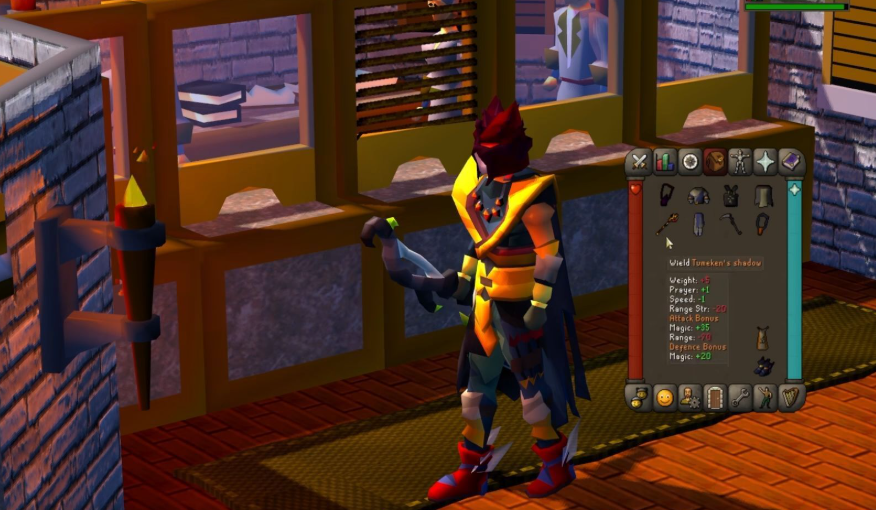Open the Prayer star tab

tap(766, 162)
